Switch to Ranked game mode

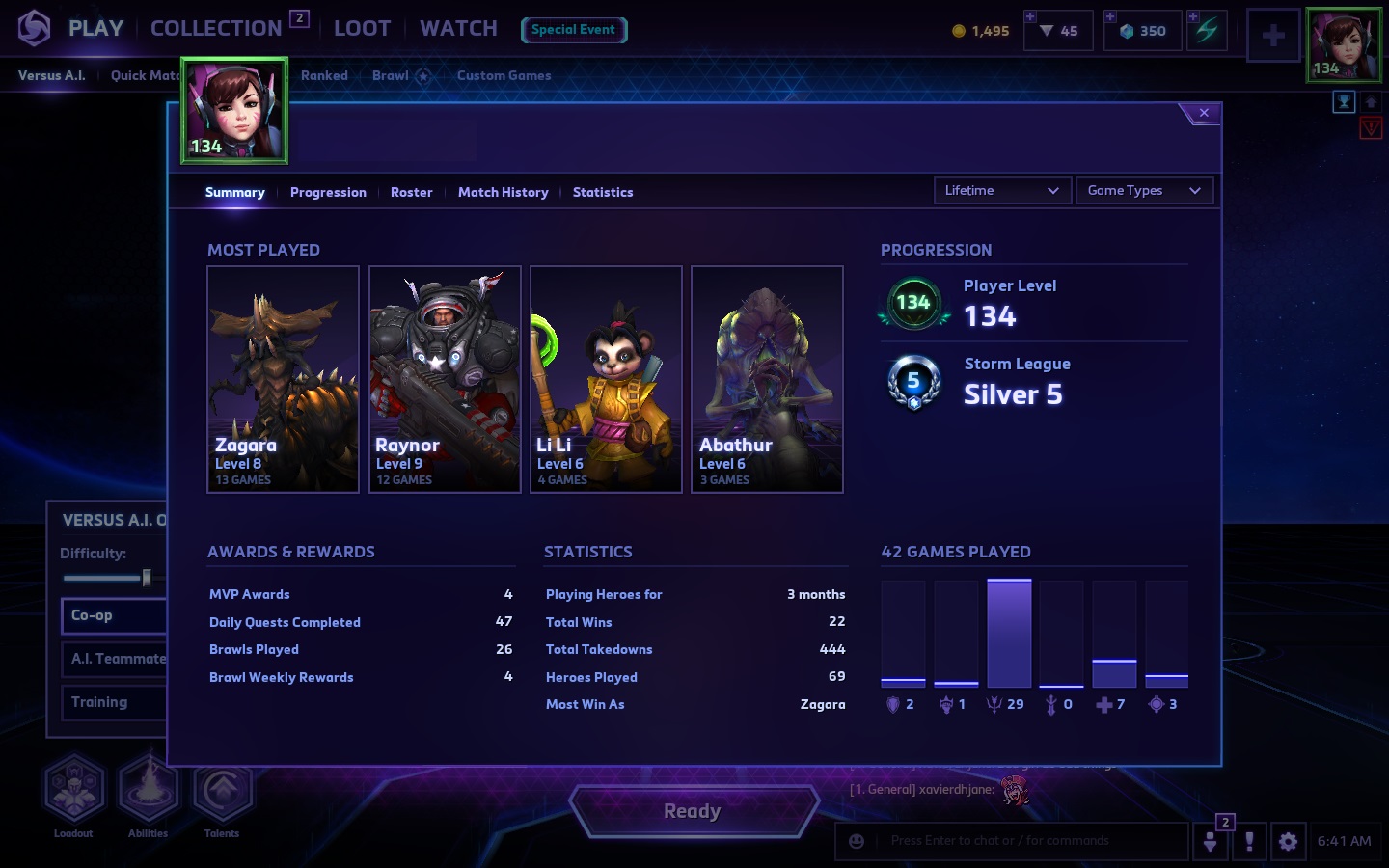click(x=324, y=75)
